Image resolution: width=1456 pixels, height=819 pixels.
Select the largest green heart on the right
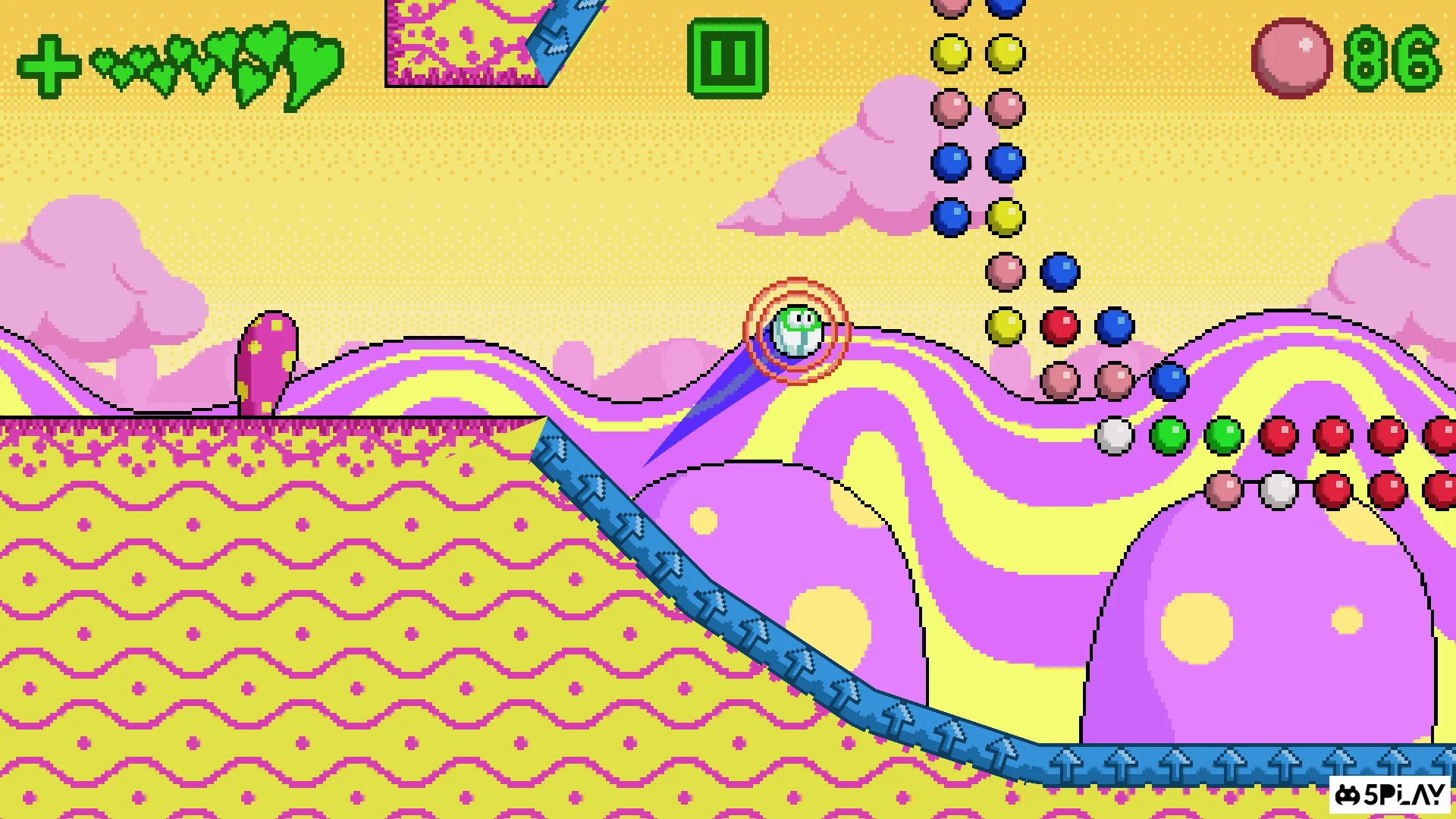click(x=316, y=61)
